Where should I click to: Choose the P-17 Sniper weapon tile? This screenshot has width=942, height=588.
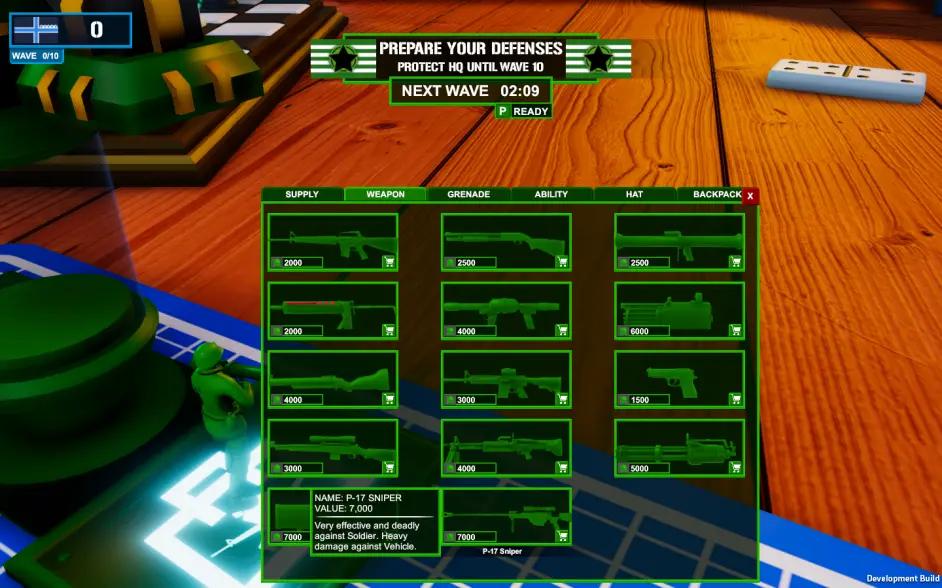[x=505, y=513]
